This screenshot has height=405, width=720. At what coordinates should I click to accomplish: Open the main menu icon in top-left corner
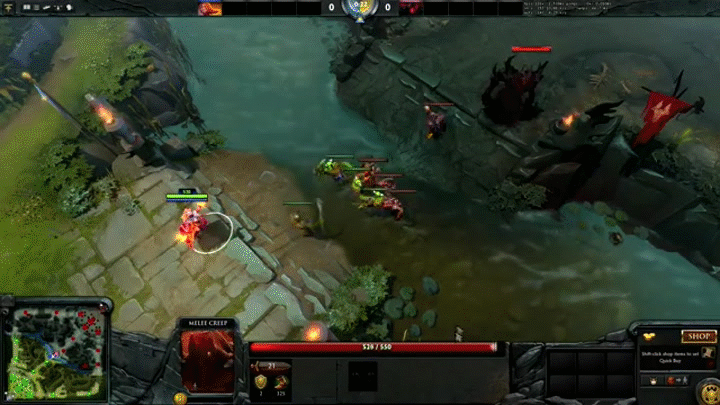tap(9, 8)
